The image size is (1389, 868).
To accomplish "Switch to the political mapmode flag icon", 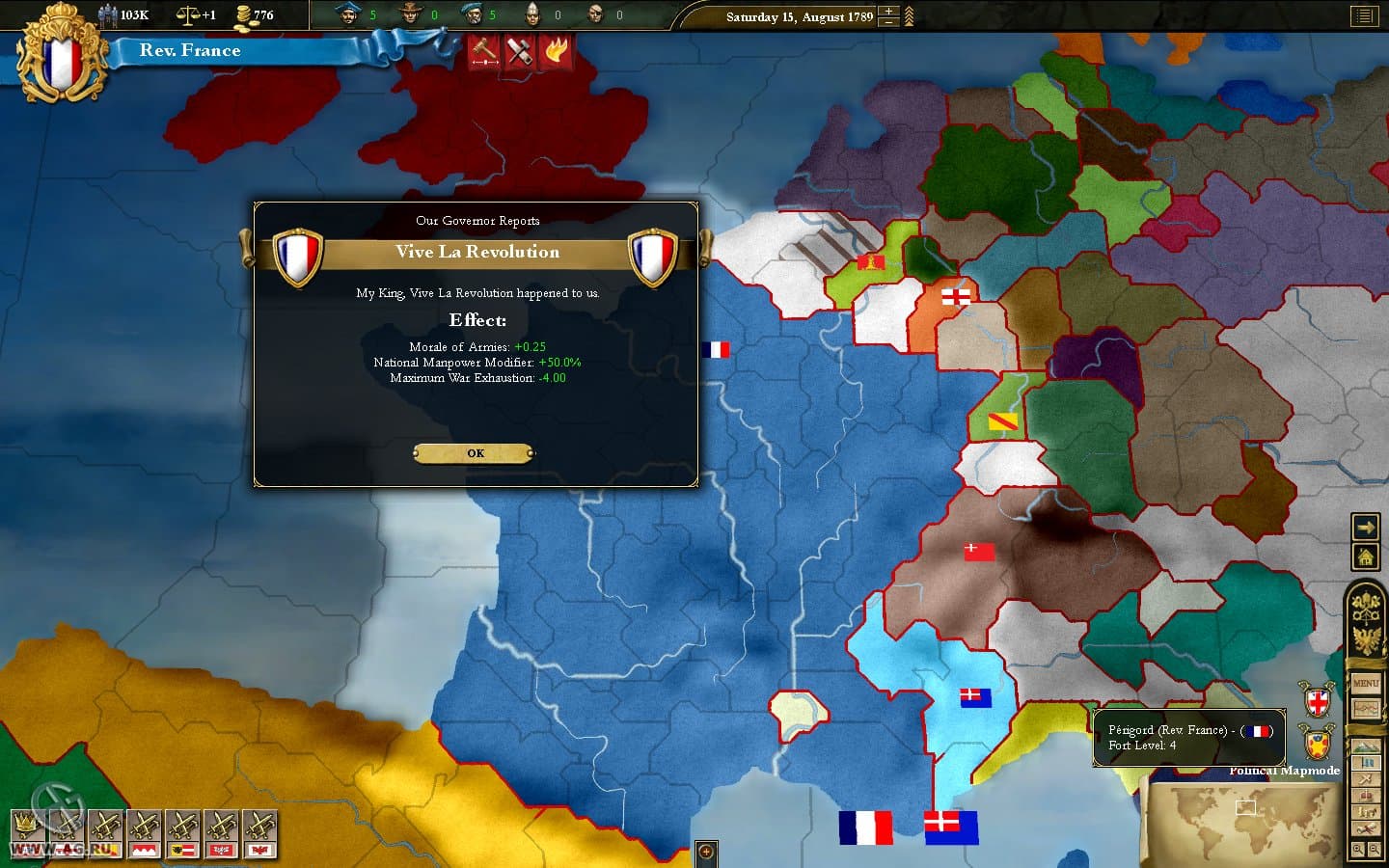I will (x=1366, y=762).
